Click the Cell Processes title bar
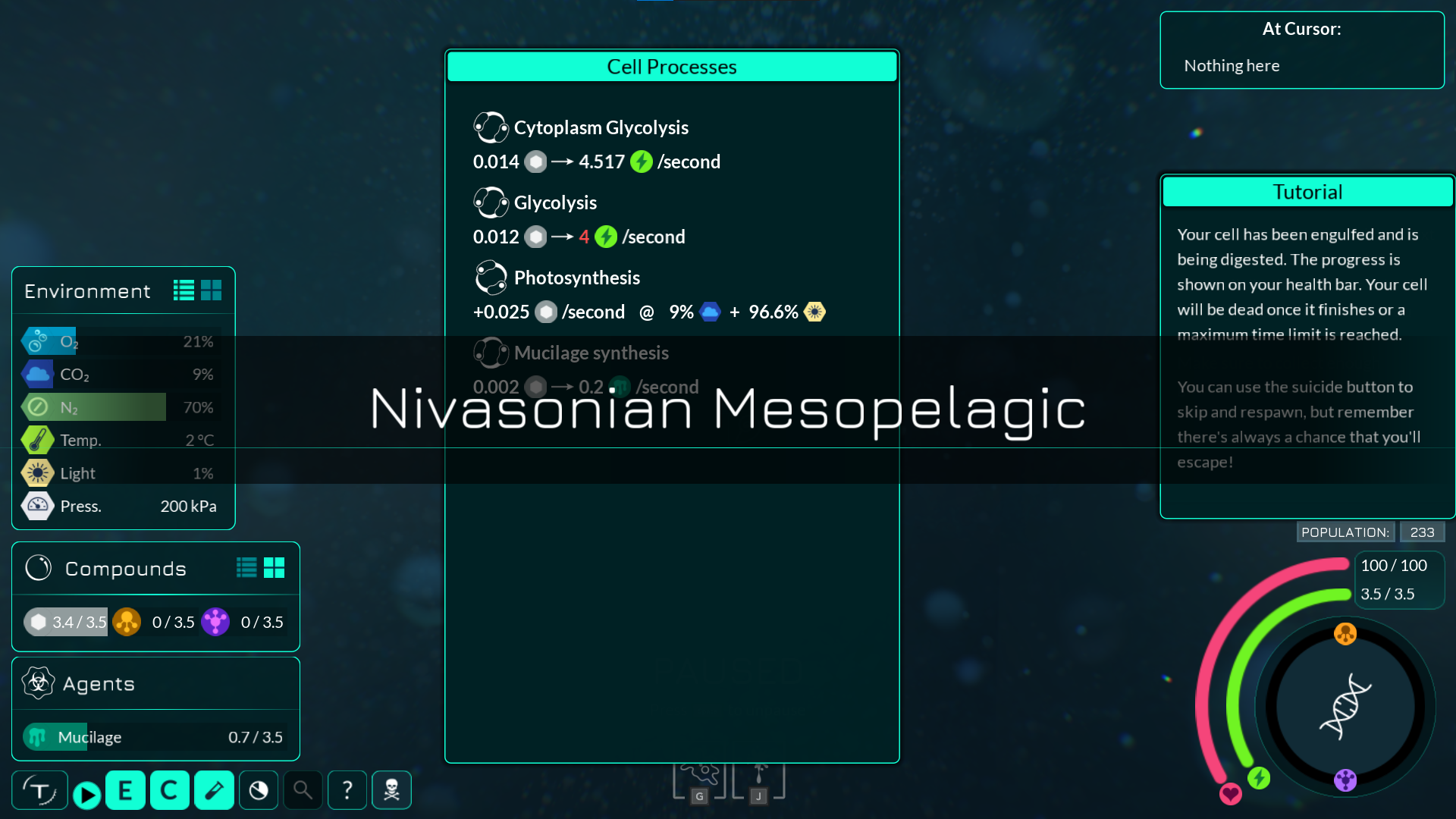The width and height of the screenshot is (1456, 819). click(671, 67)
